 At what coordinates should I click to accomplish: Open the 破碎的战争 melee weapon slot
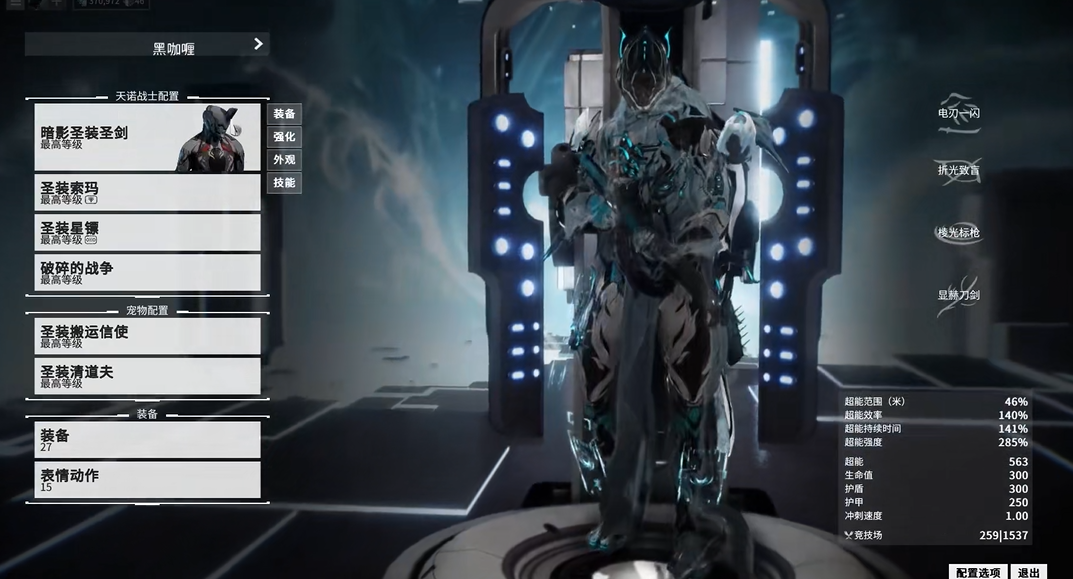click(x=147, y=272)
